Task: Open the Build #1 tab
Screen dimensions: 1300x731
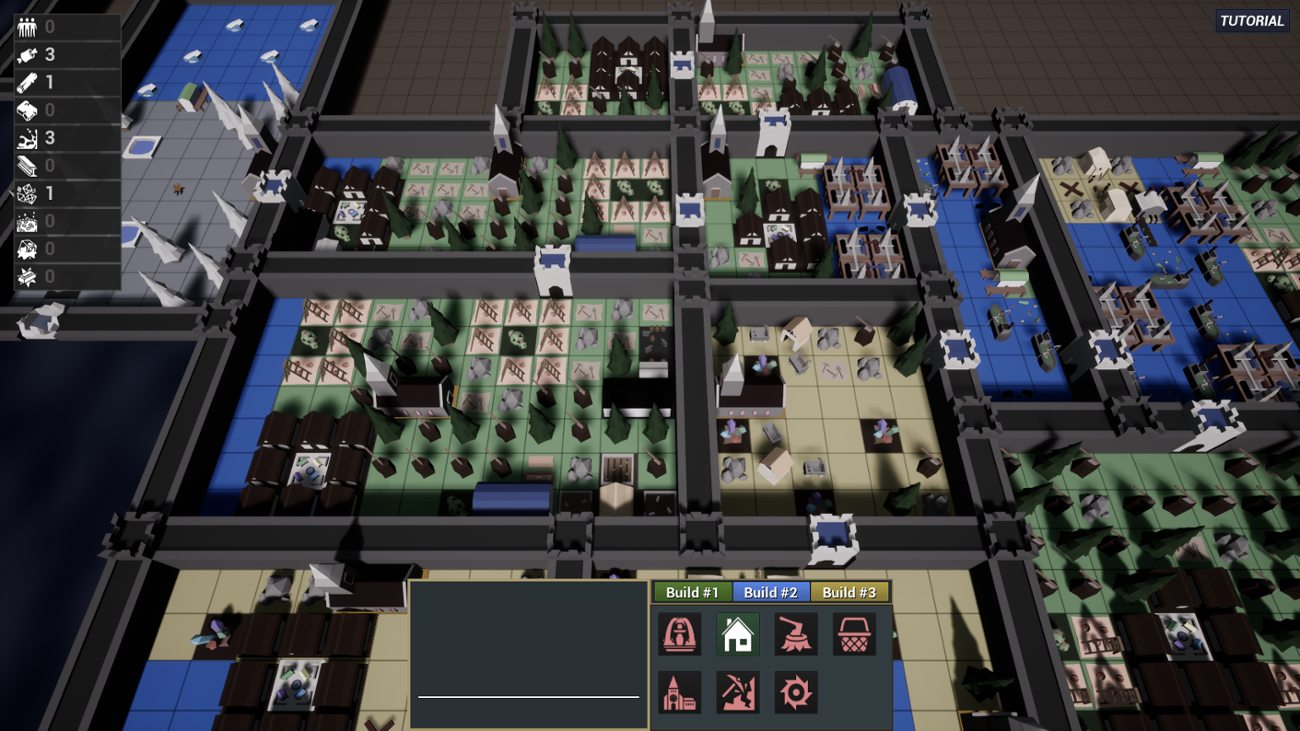Action: coord(693,591)
